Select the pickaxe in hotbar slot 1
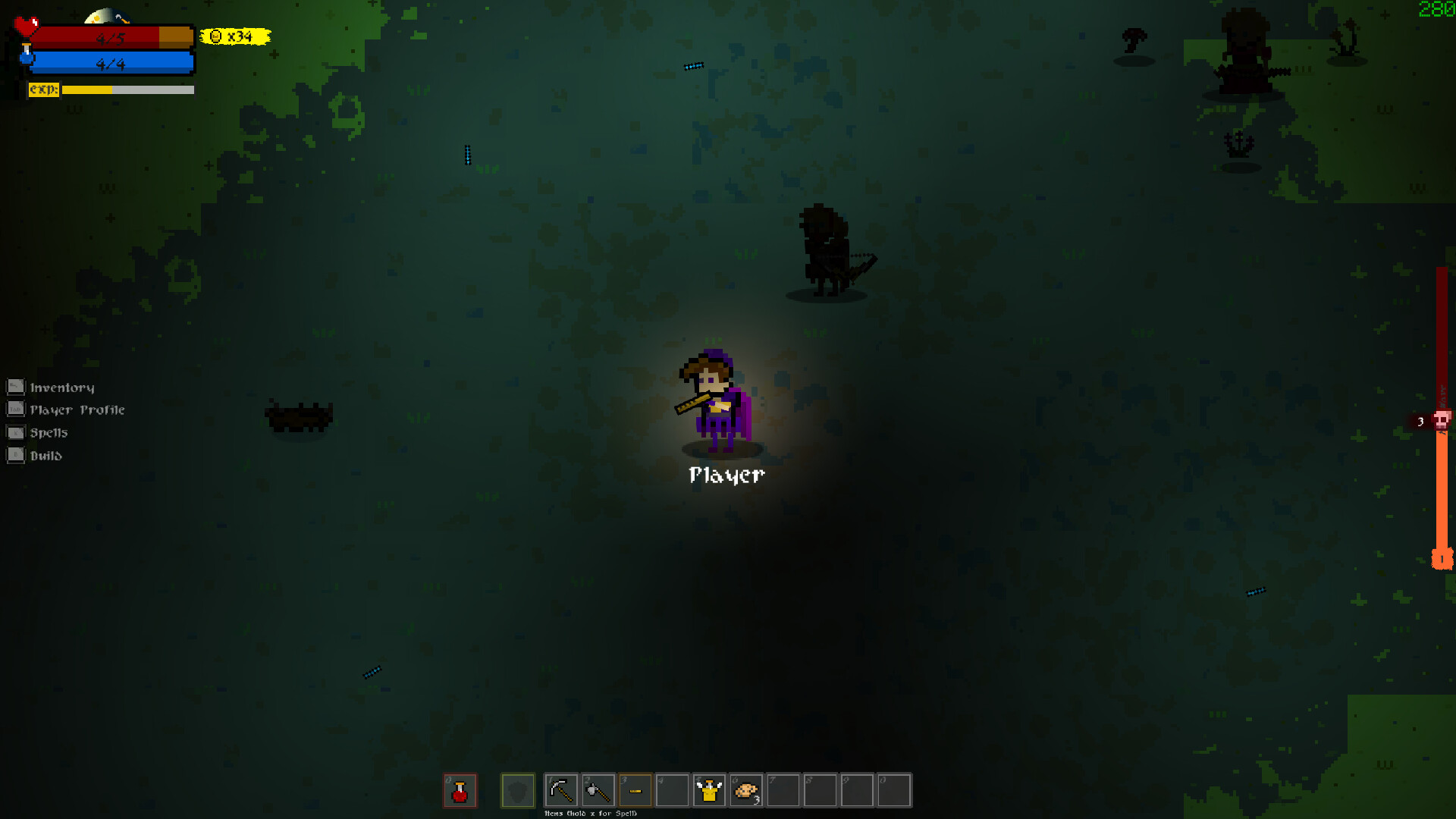The height and width of the screenshot is (819, 1456). click(x=560, y=790)
